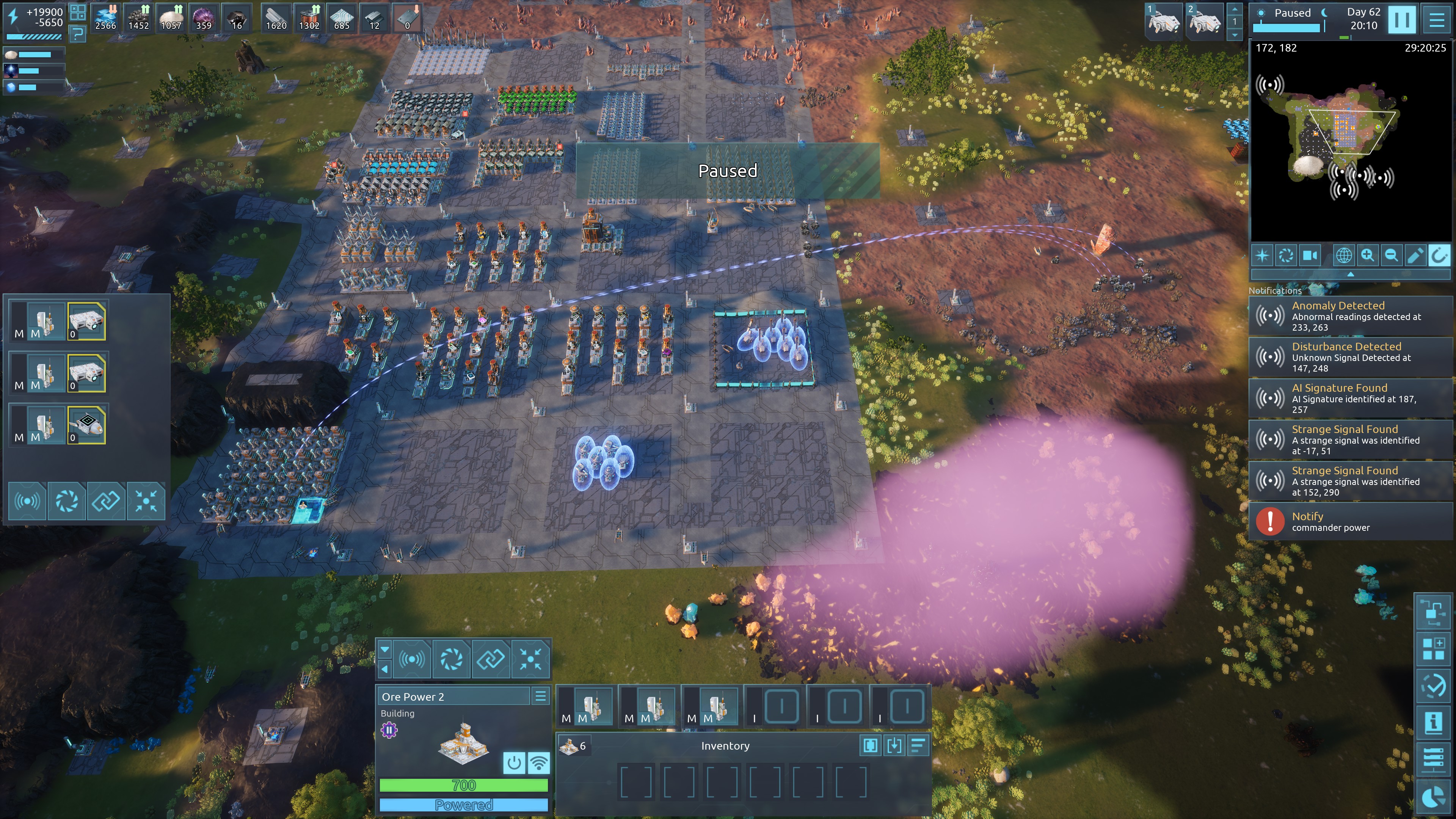
Task: Open the question mark help button
Action: tap(77, 34)
